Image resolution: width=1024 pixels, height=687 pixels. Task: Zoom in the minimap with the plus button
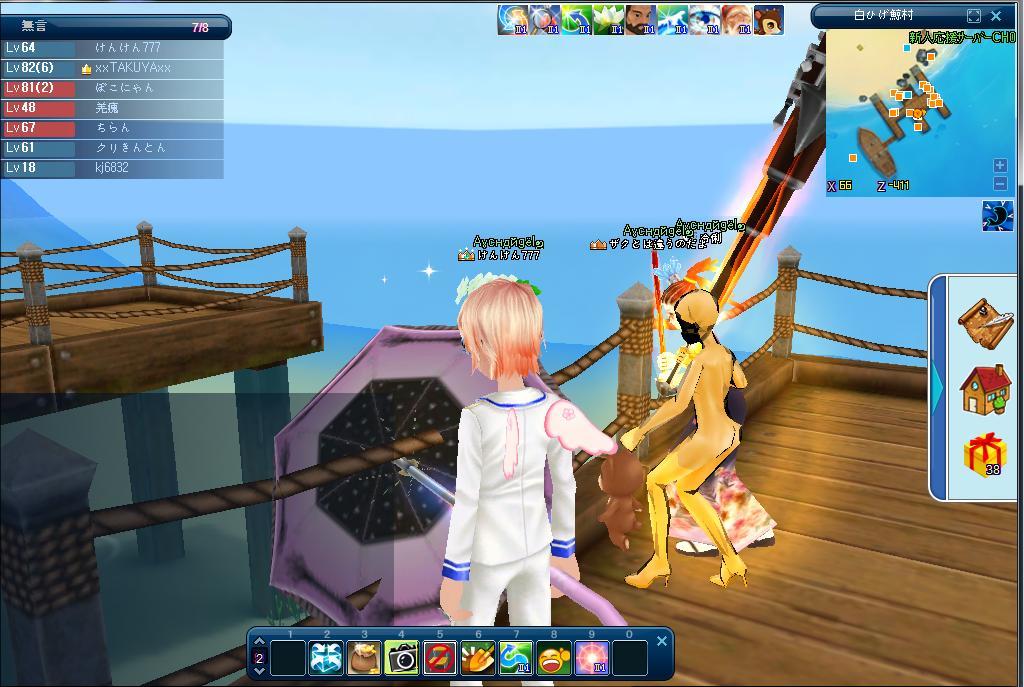click(x=1000, y=165)
